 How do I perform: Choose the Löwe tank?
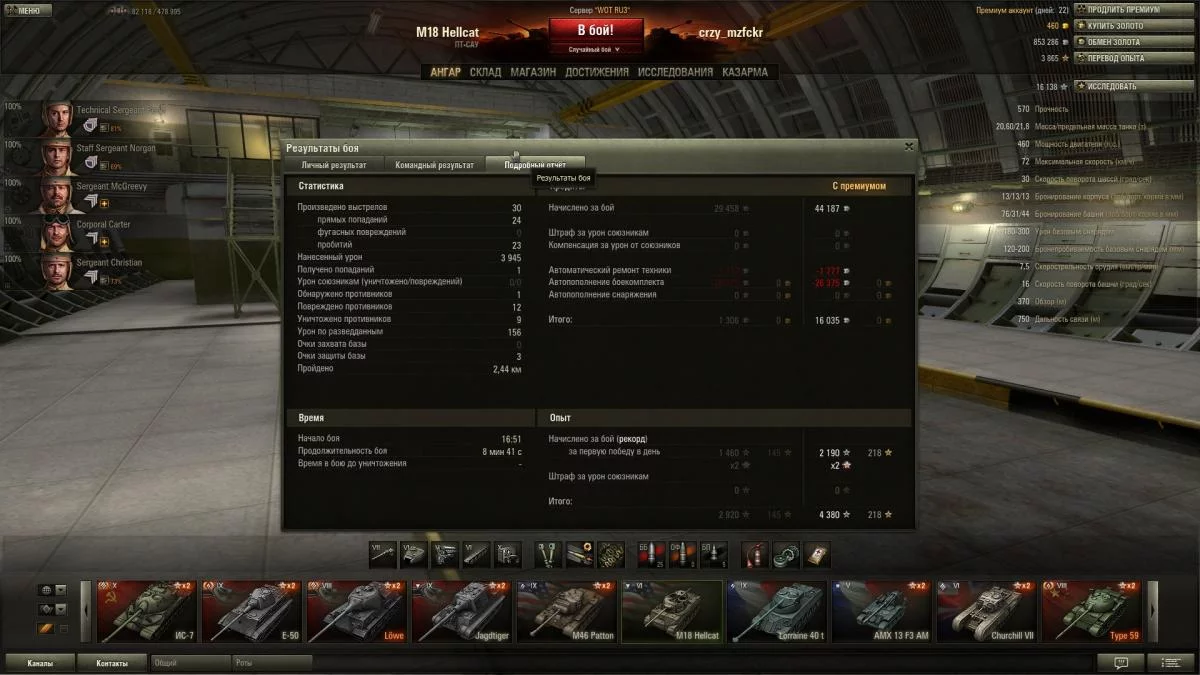coord(357,611)
